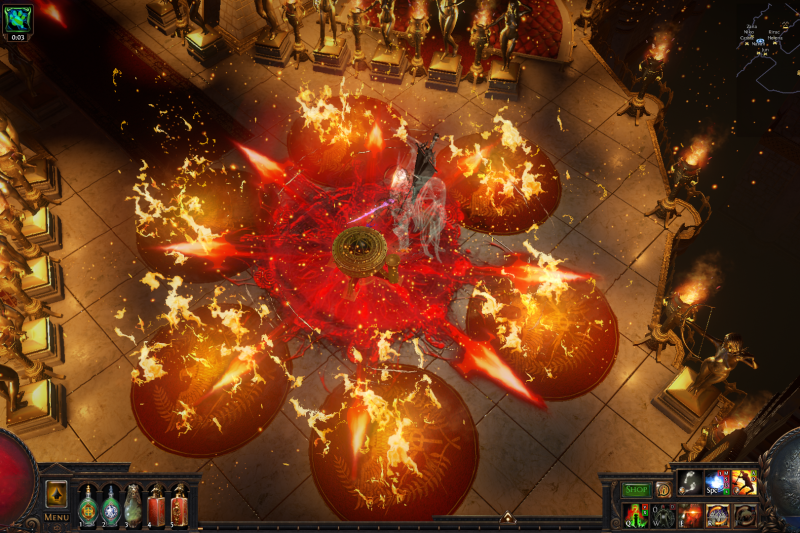
Task: Activate the dark golem W skill
Action: (664, 515)
